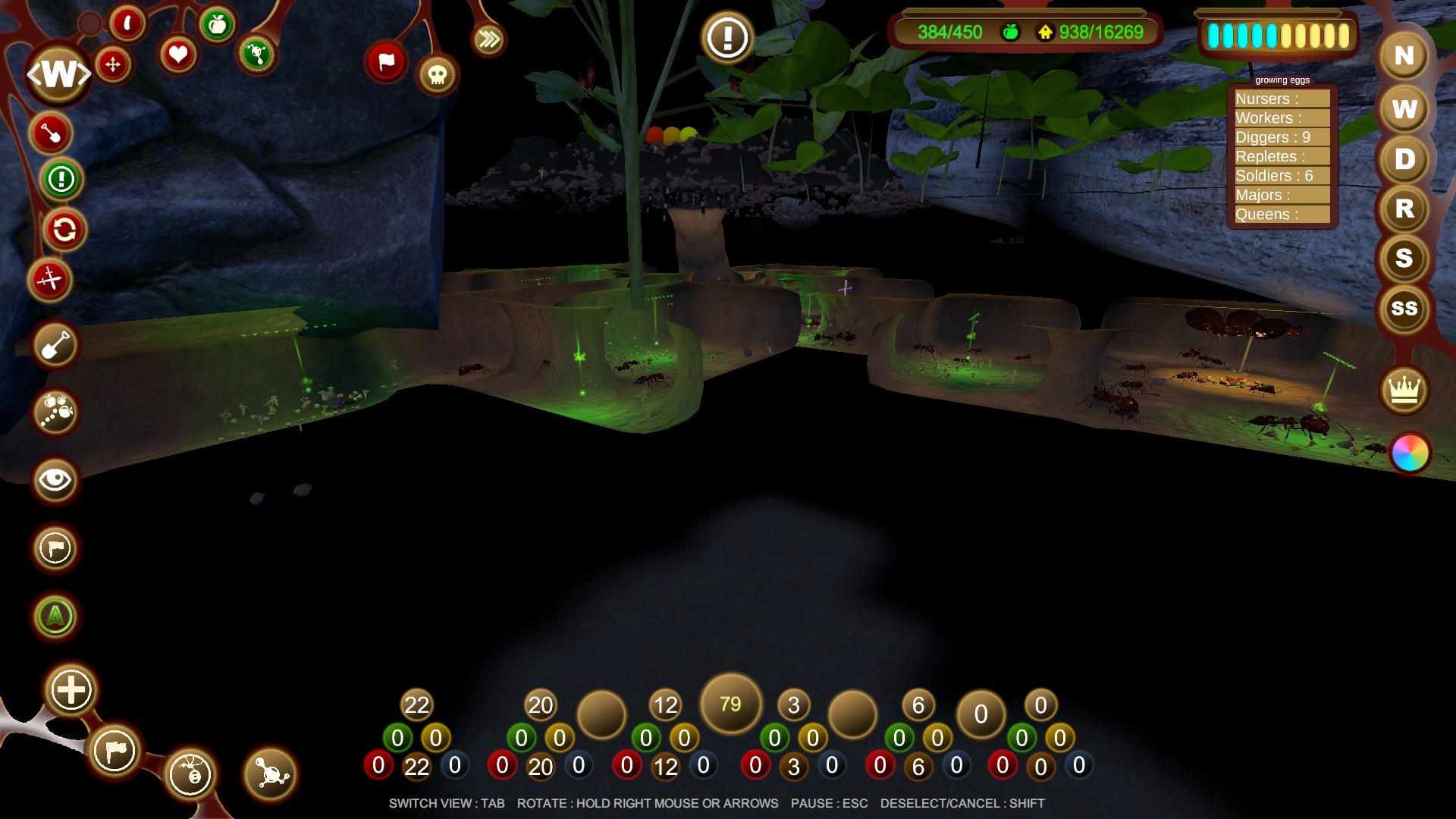Select the D diggers caste button
Viewport: 1456px width, 819px height.
(x=1404, y=159)
